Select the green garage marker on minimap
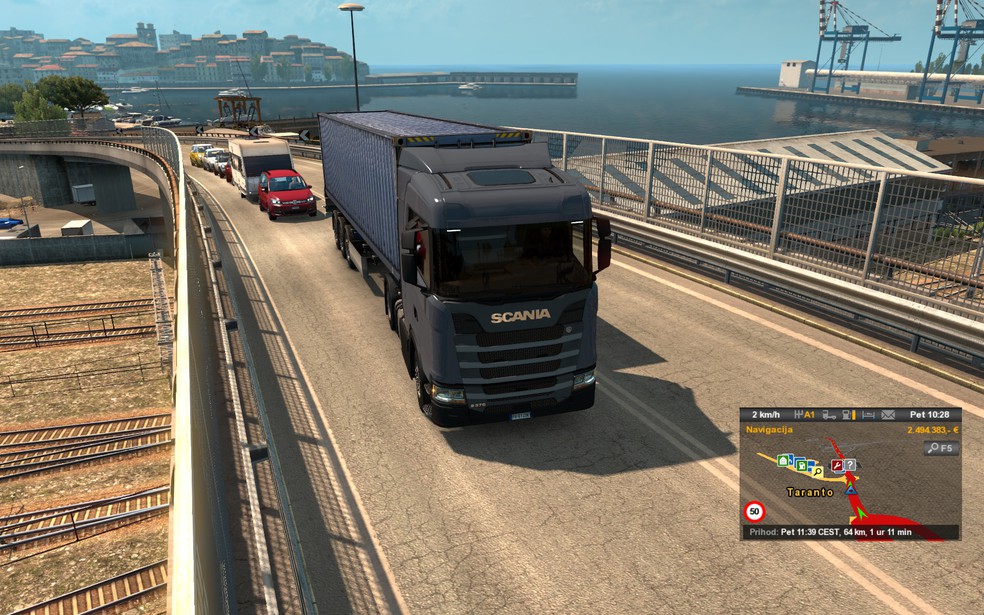This screenshot has width=984, height=615. [783, 460]
